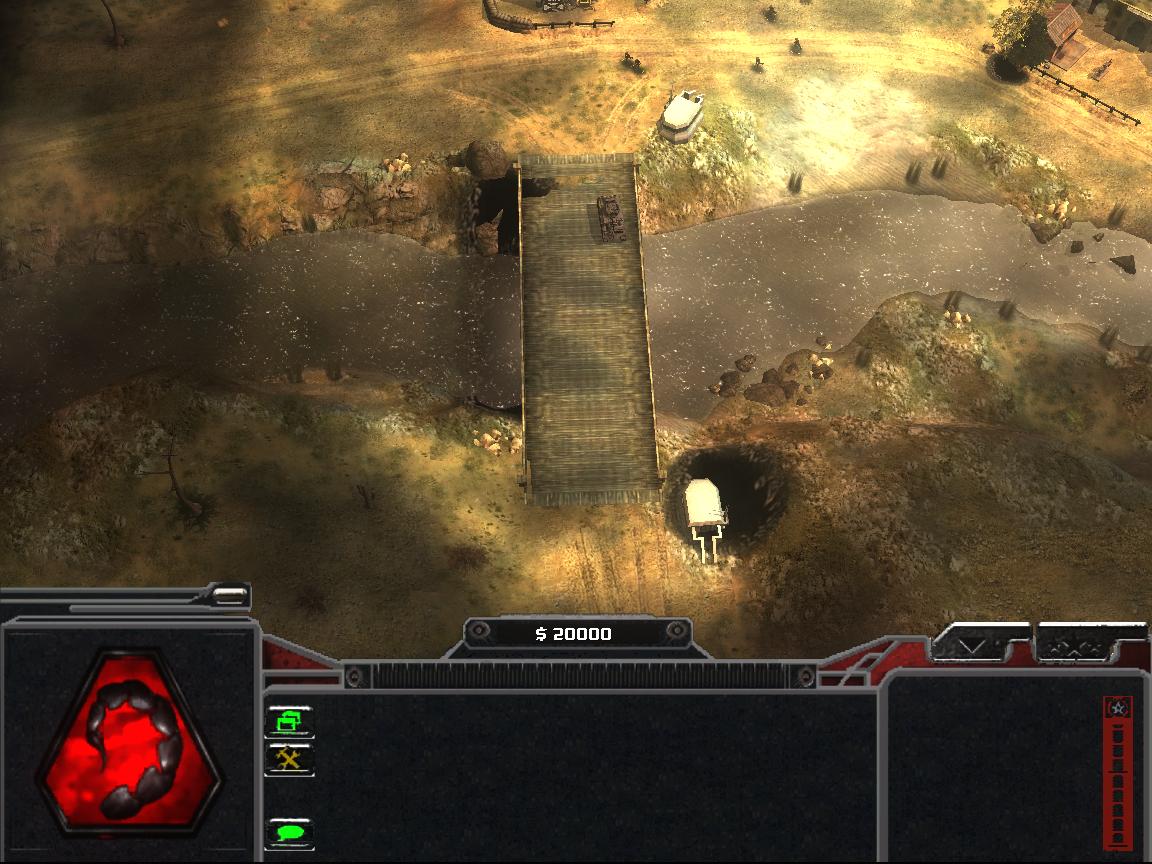Viewport: 1152px width, 864px height.
Task: Open options via the crossed tools button
Action: pyautogui.click(x=290, y=759)
